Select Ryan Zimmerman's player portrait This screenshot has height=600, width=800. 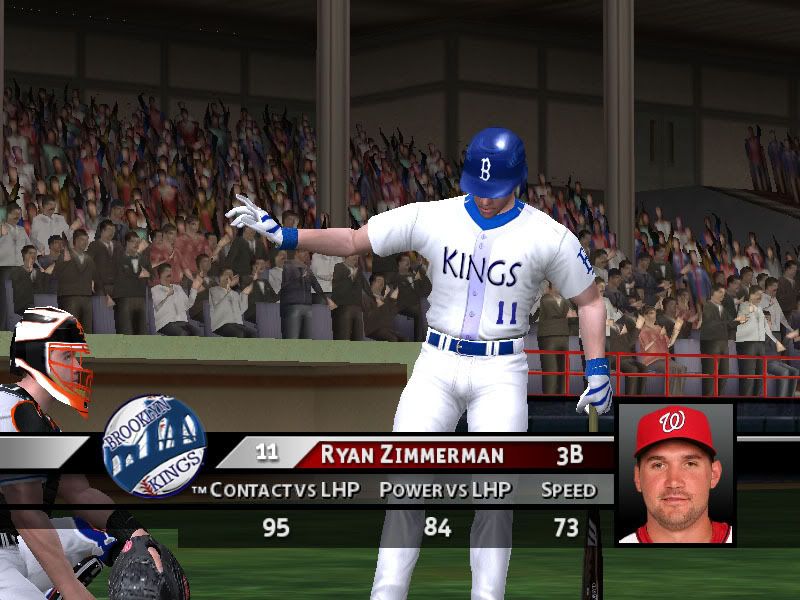675,474
